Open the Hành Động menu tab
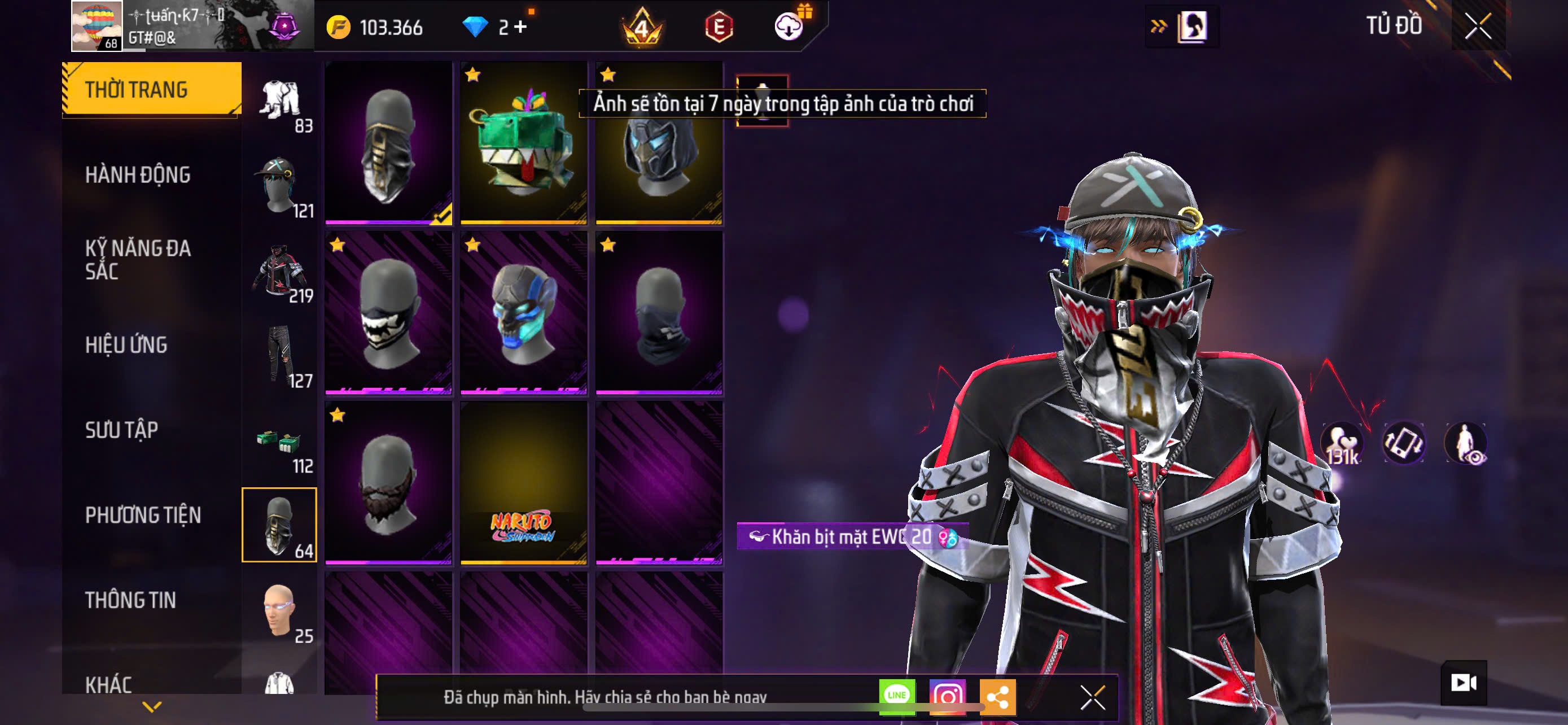The height and width of the screenshot is (725, 1568). [138, 174]
